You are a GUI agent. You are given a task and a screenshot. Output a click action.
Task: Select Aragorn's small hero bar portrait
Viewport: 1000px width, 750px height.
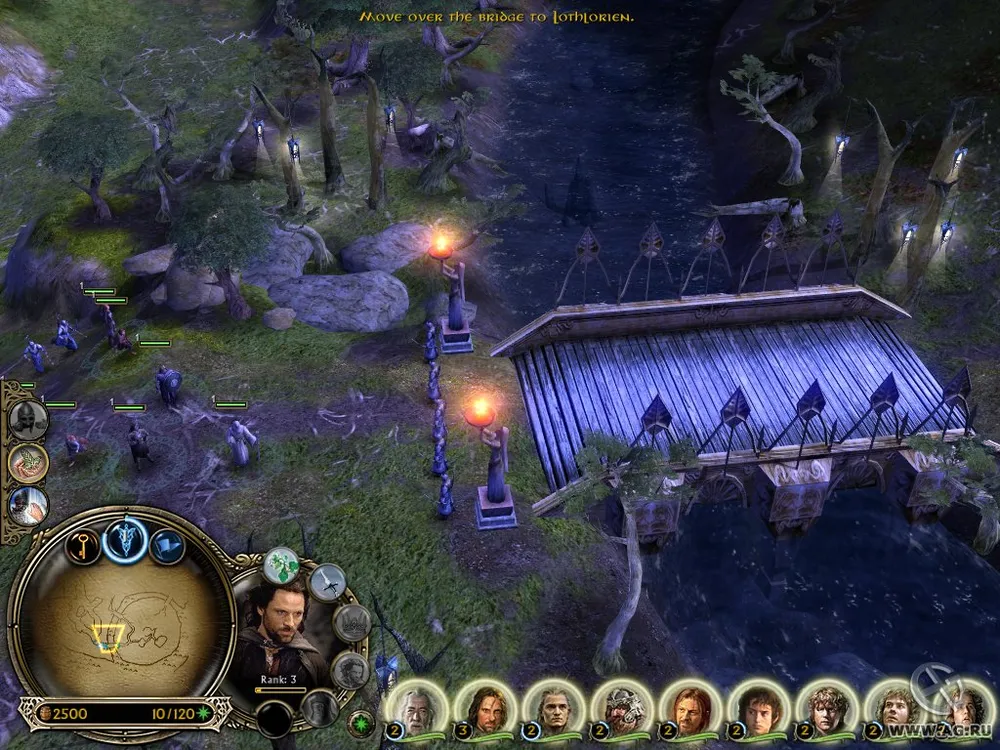(485, 707)
